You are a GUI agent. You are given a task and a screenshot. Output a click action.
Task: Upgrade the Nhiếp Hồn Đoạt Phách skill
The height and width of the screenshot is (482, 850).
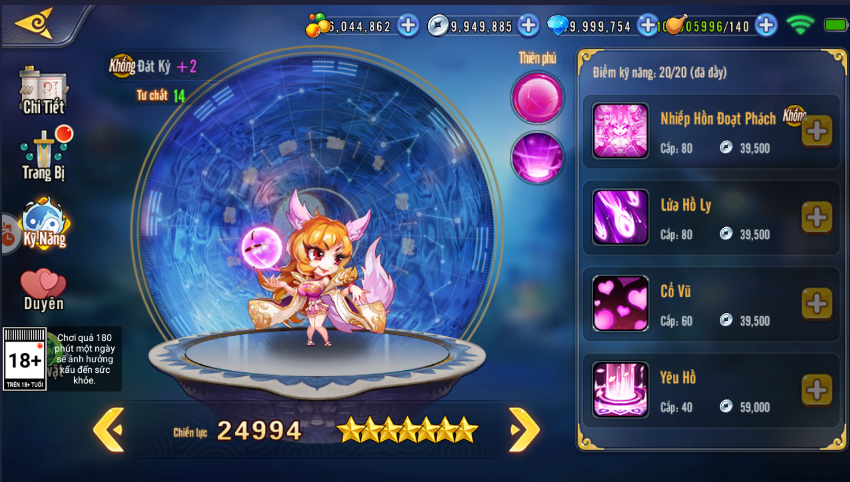click(816, 131)
